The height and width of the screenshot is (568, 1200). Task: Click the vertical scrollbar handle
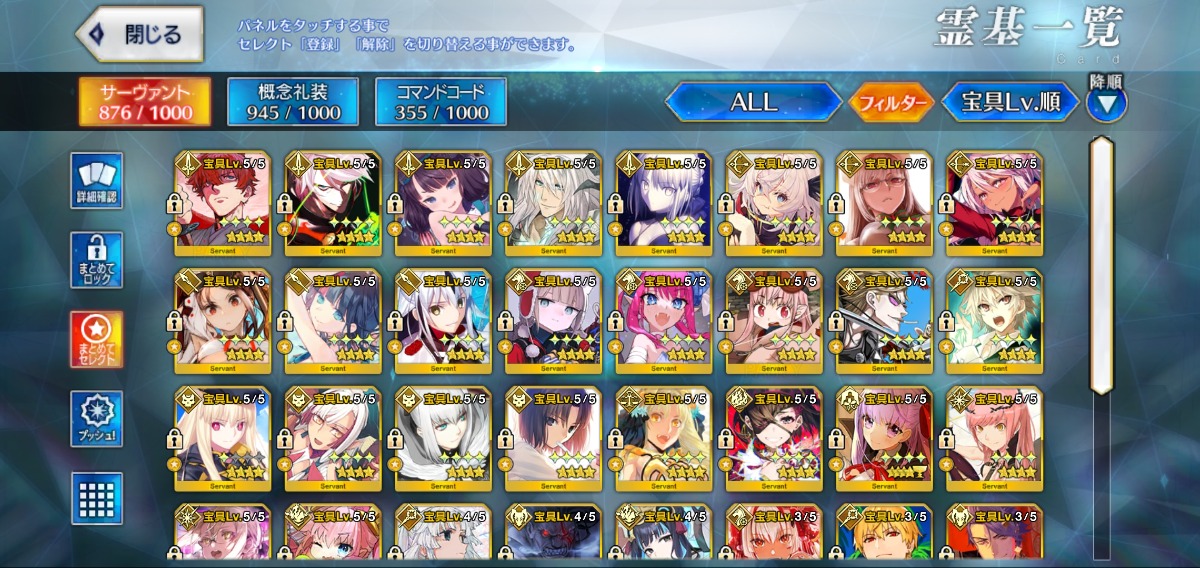(1101, 265)
